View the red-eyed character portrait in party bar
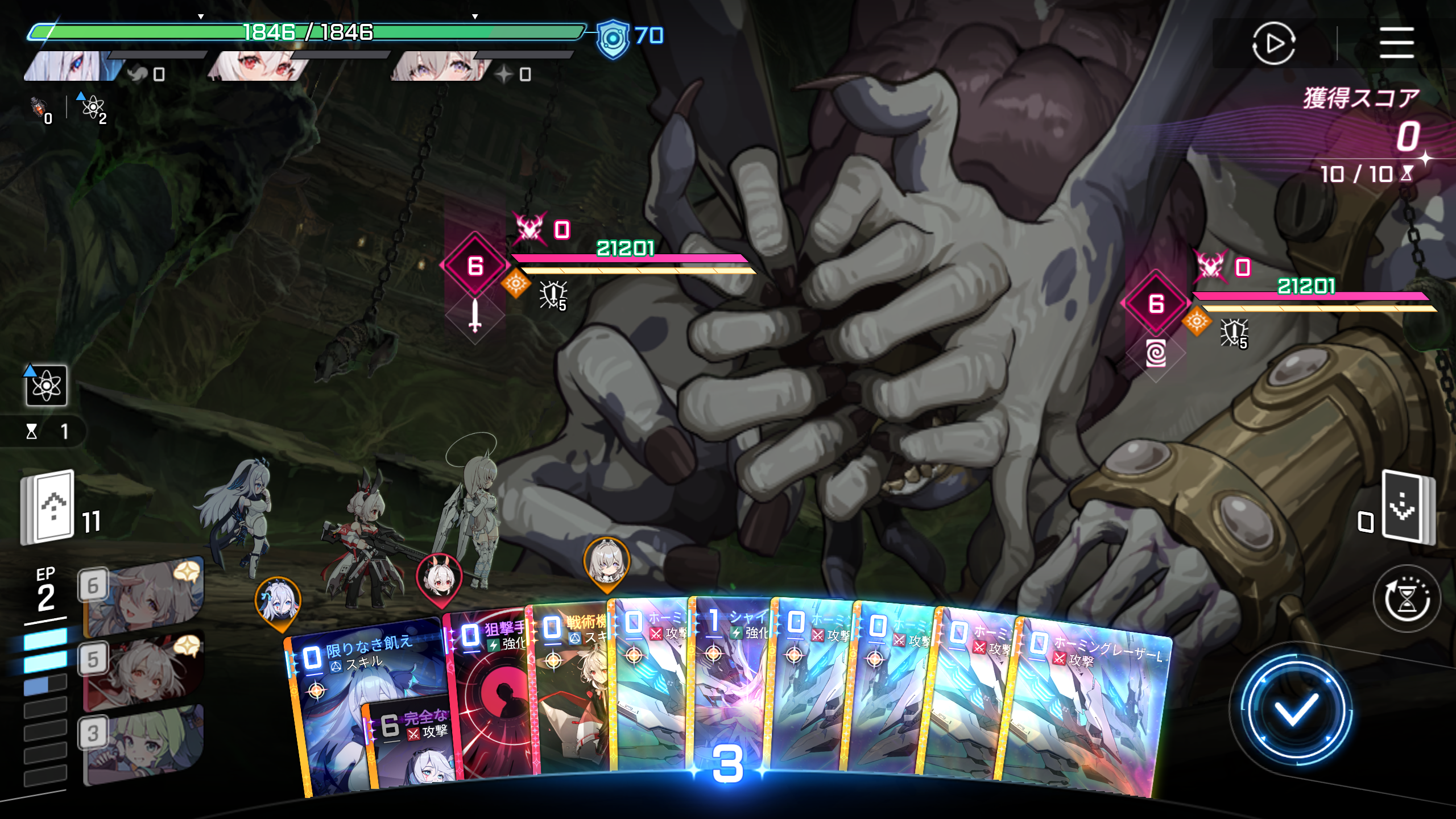1456x819 pixels. [259, 65]
